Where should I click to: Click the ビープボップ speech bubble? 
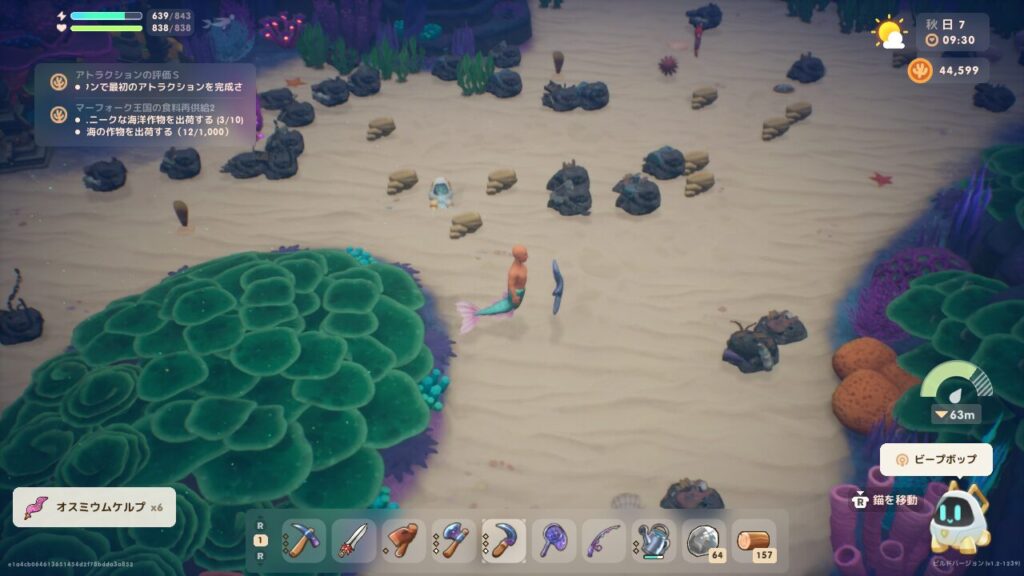936,460
